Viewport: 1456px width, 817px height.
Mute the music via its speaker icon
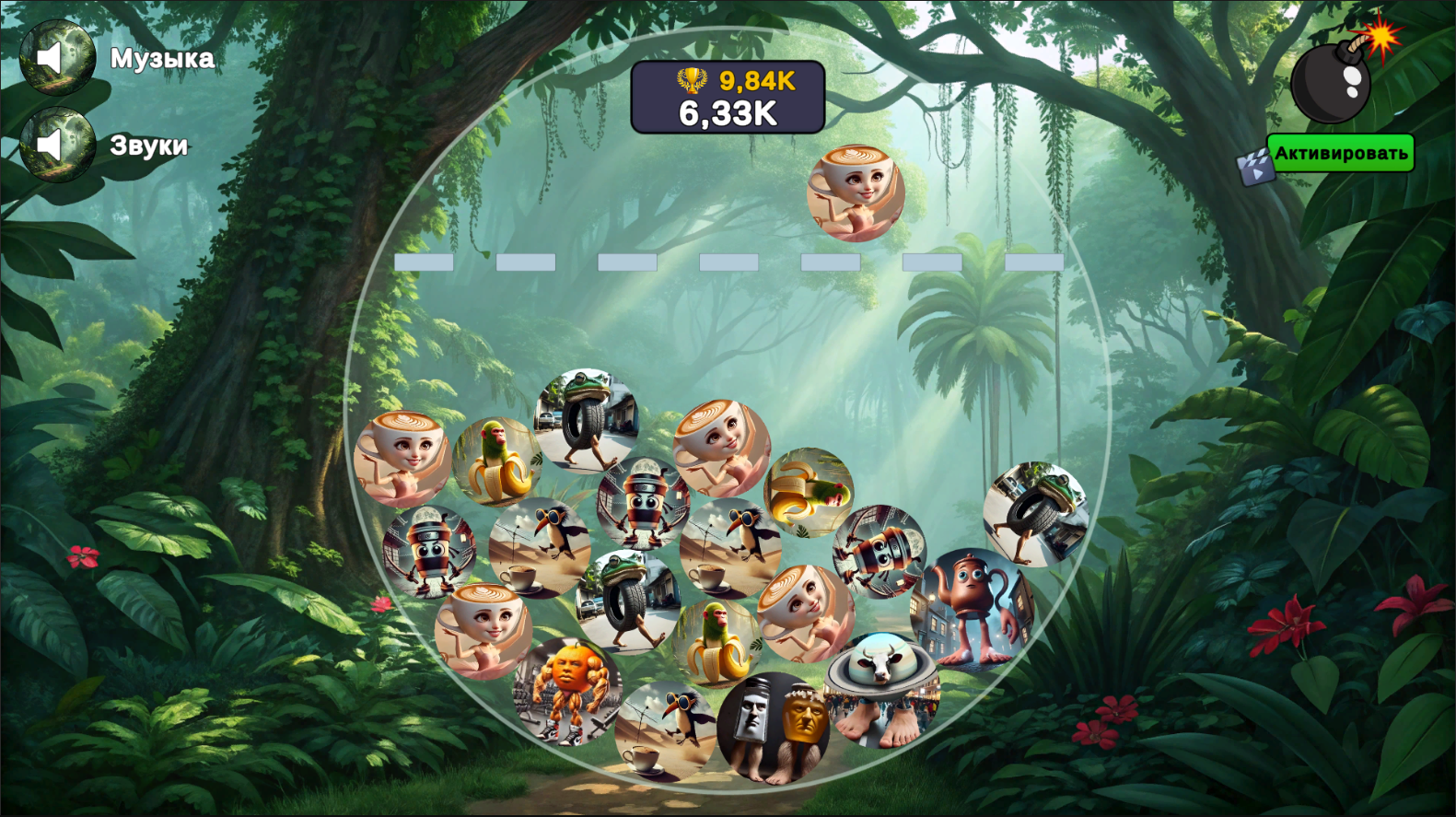click(57, 57)
